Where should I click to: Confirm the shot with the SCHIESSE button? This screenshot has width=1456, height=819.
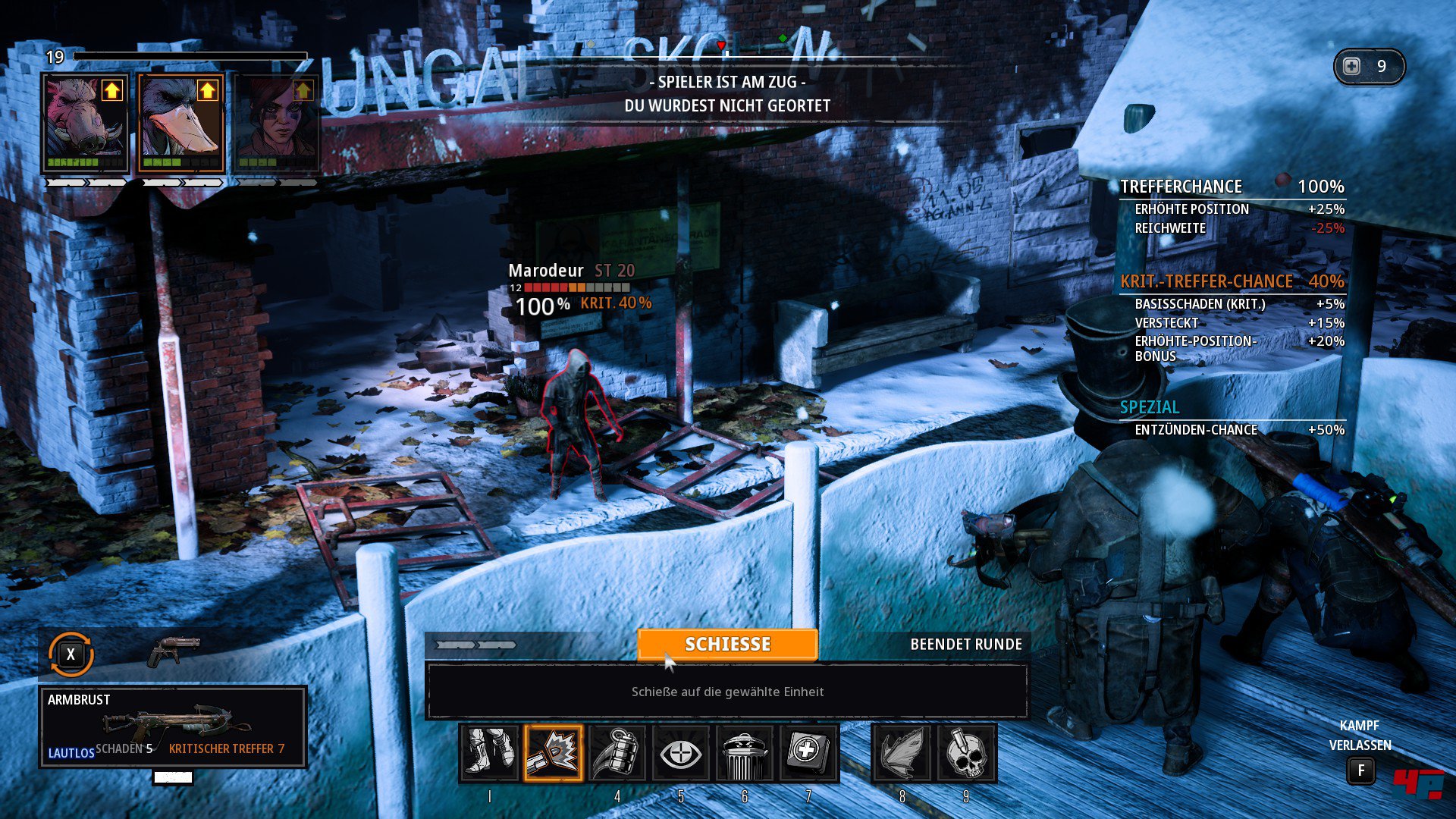click(727, 644)
